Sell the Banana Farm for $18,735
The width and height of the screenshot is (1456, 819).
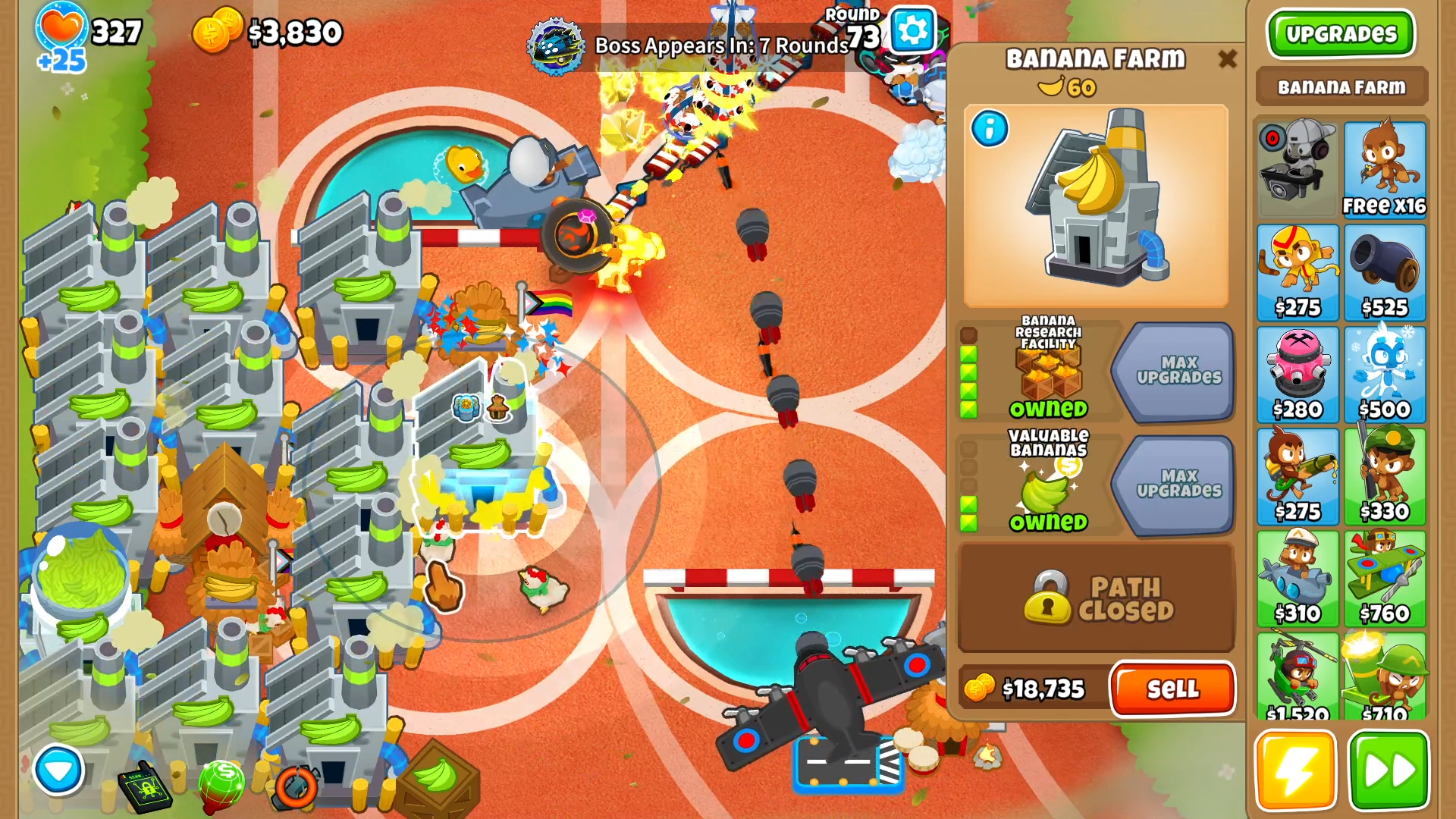click(x=1172, y=689)
